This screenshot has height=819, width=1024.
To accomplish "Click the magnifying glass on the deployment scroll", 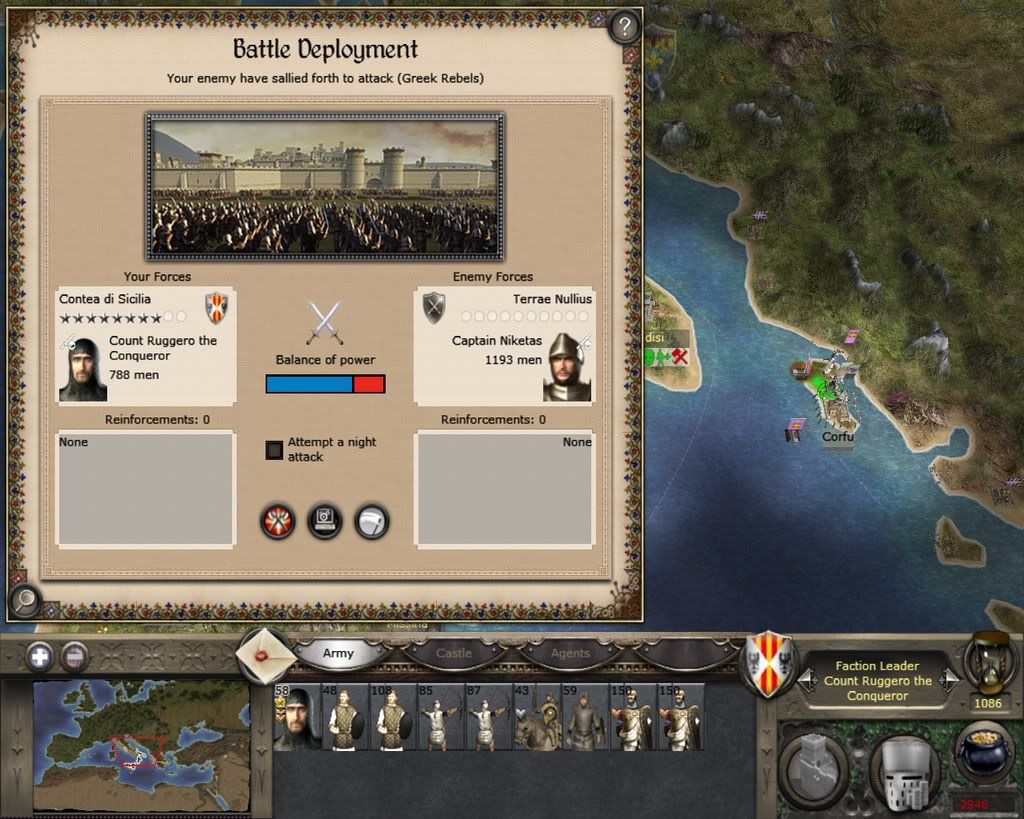I will click(x=24, y=600).
